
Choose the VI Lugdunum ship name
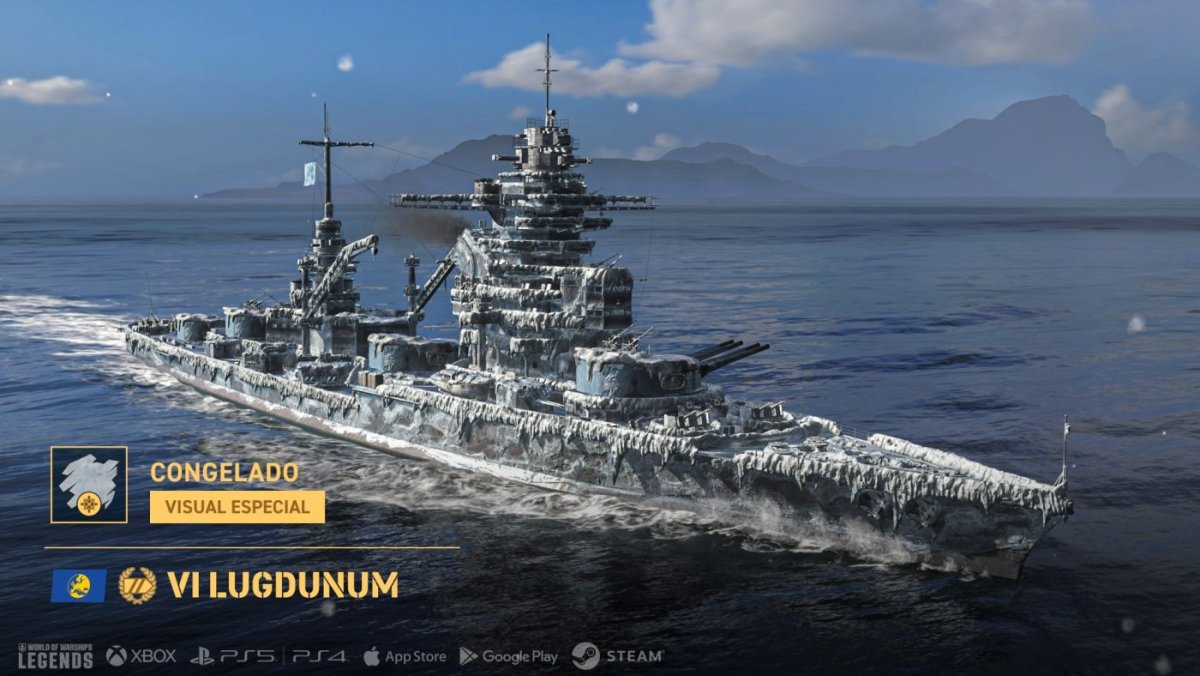tap(283, 585)
